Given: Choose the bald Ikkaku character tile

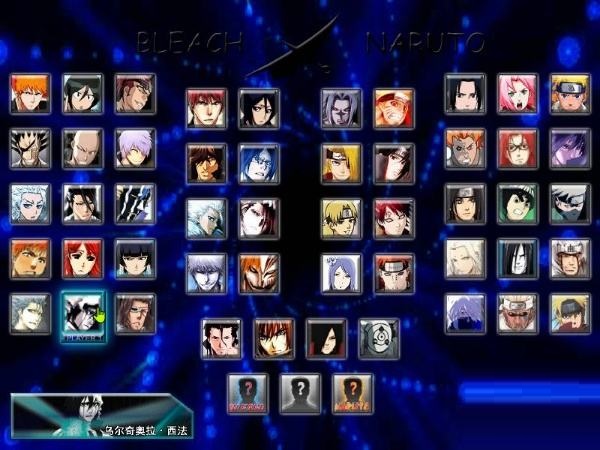Looking at the screenshot, I should pos(82,148).
